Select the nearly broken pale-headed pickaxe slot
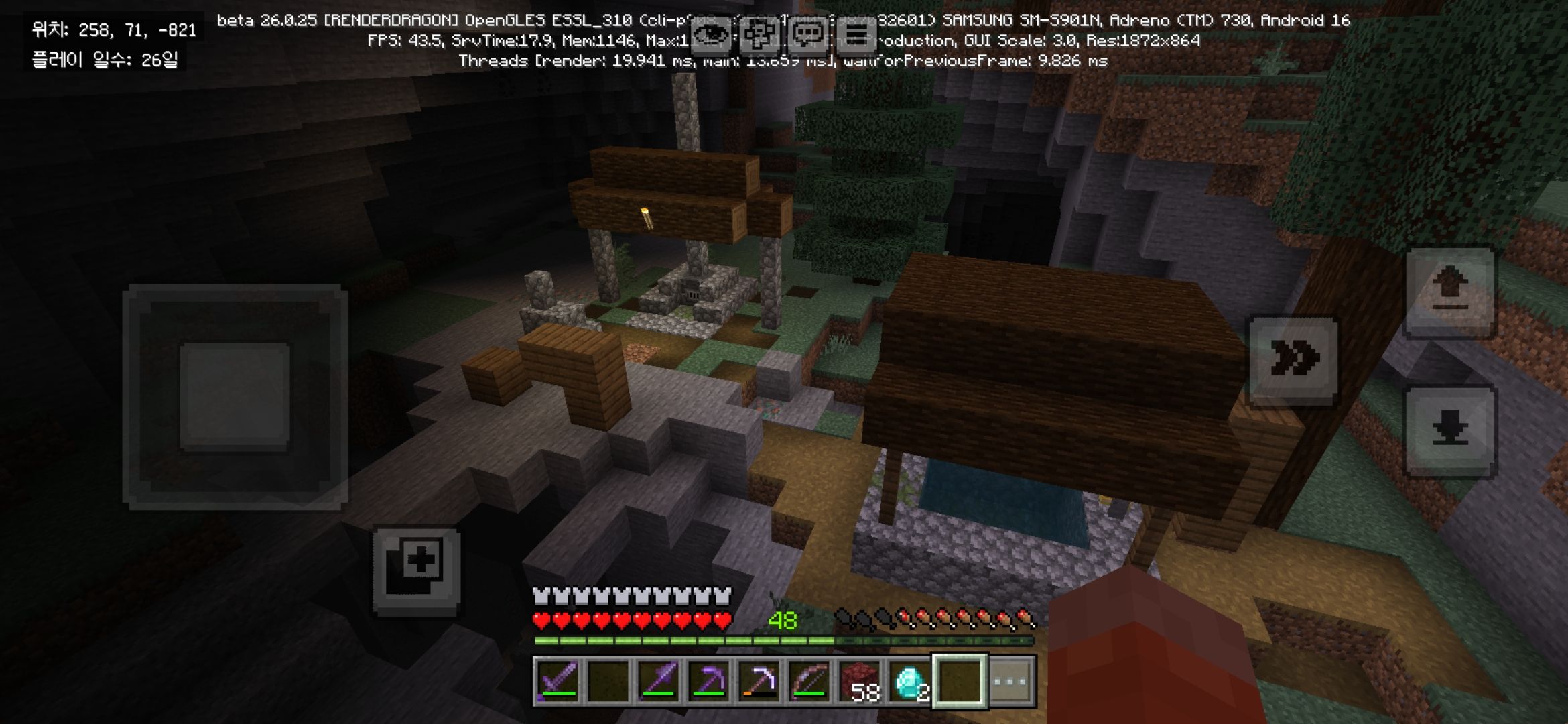 [x=759, y=682]
